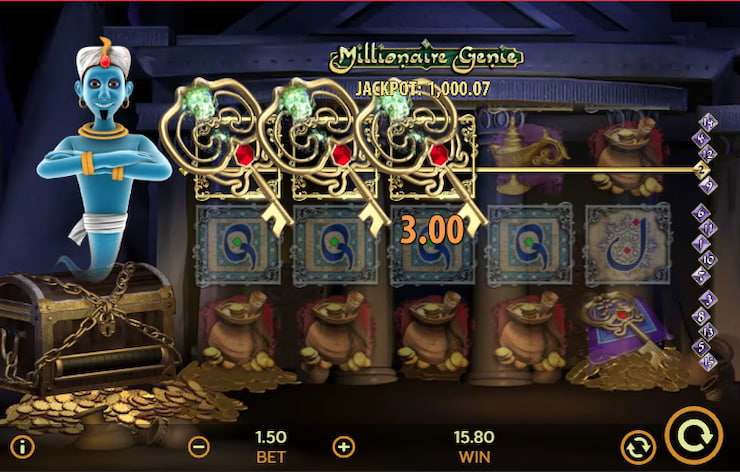Toggle the autoplay button
The width and height of the screenshot is (740, 472).
(635, 446)
